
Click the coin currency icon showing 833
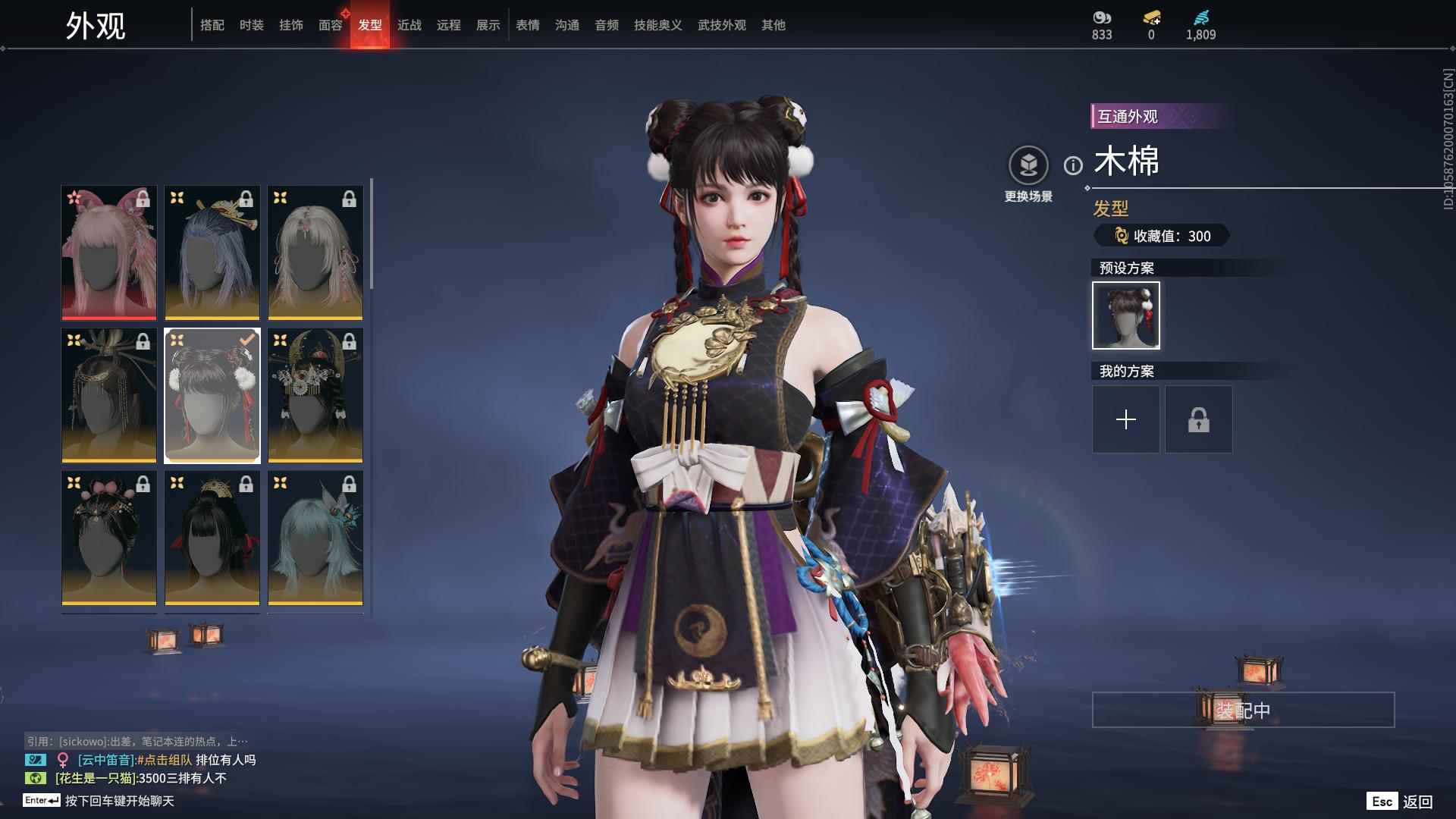coord(1101,17)
